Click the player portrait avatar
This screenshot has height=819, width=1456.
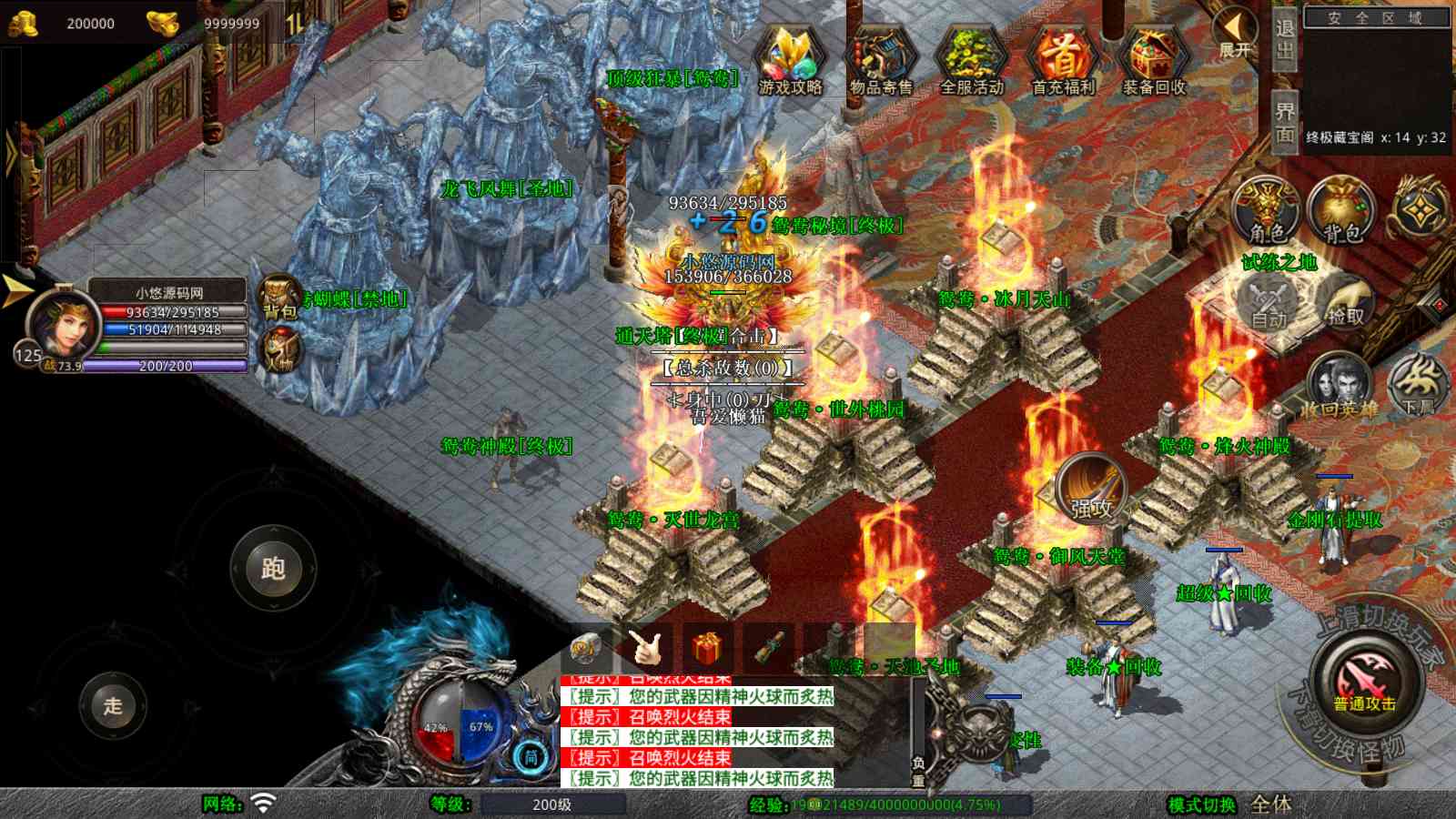click(62, 325)
